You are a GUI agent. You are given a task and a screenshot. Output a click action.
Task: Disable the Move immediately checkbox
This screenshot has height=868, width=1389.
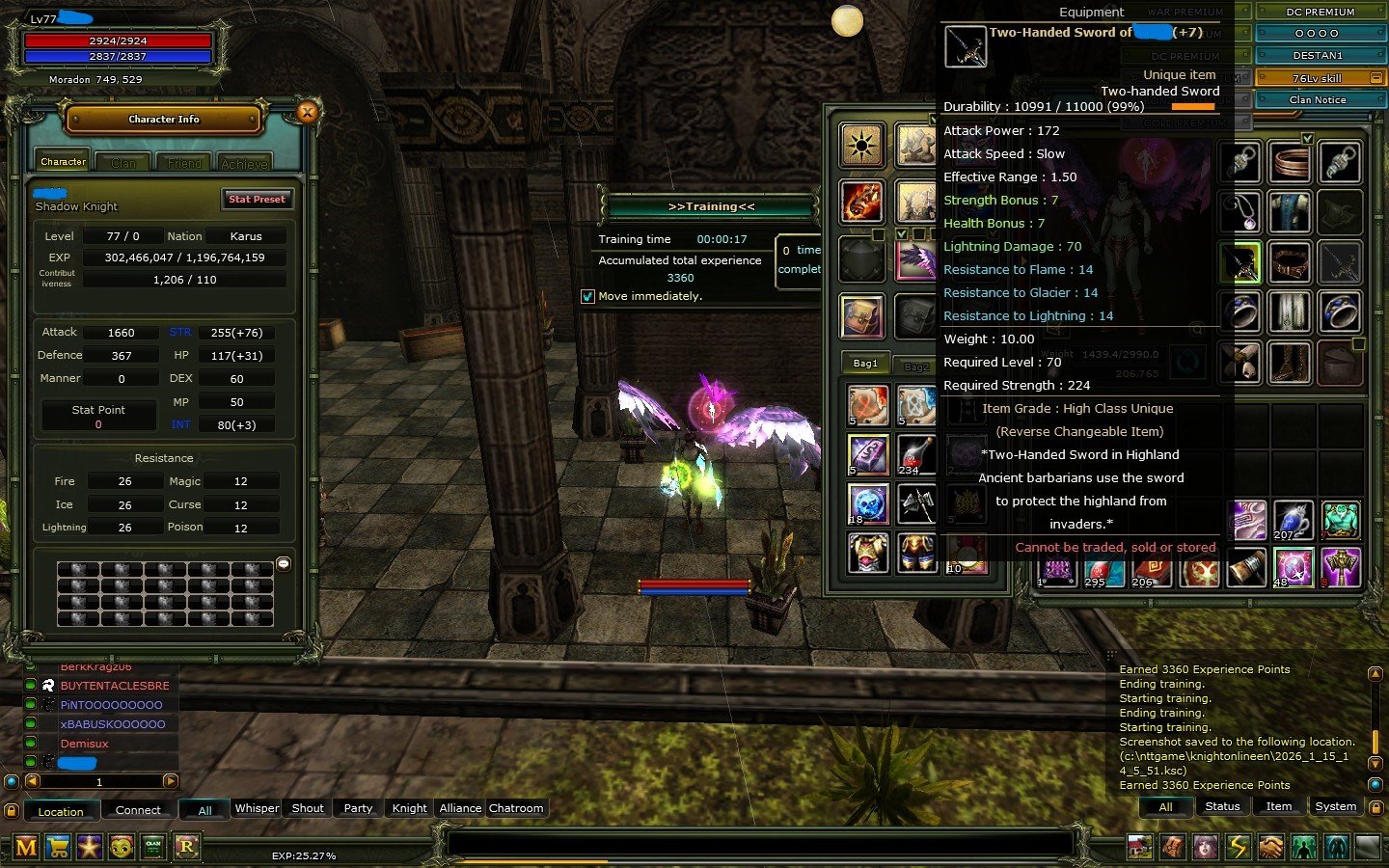(x=587, y=296)
